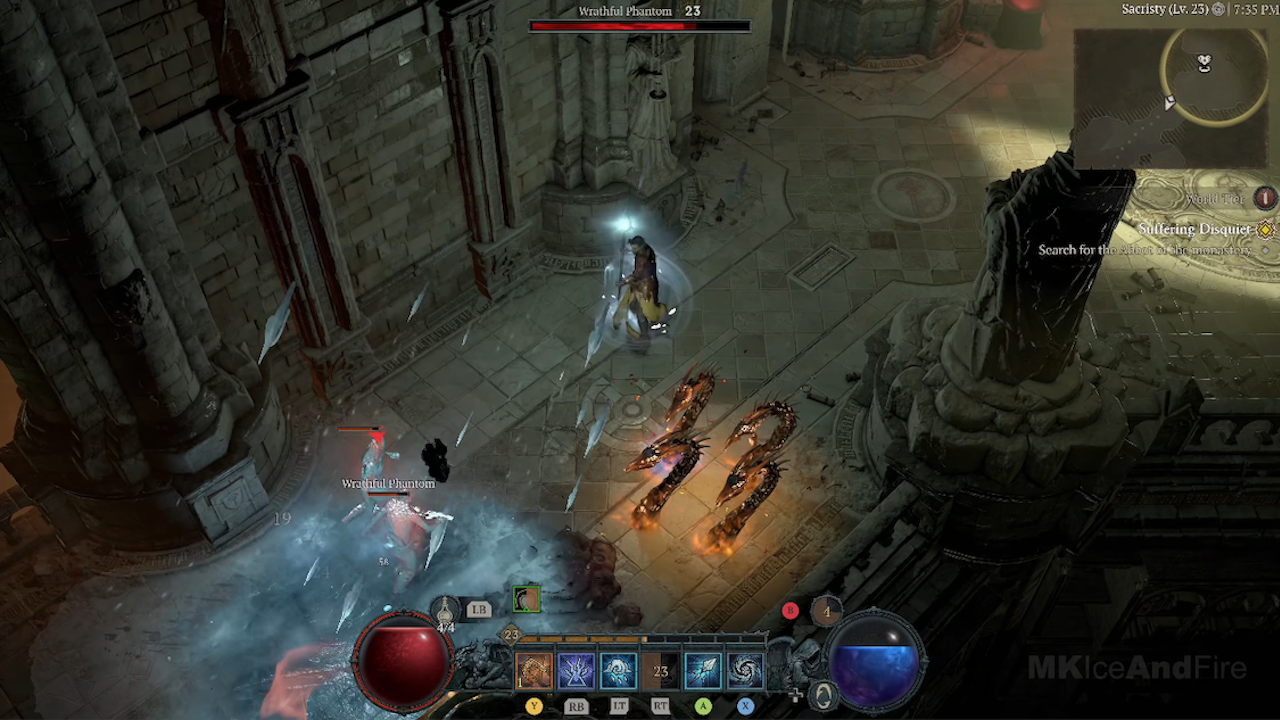Cast Ice Shards using the A skill icon

[701, 670]
